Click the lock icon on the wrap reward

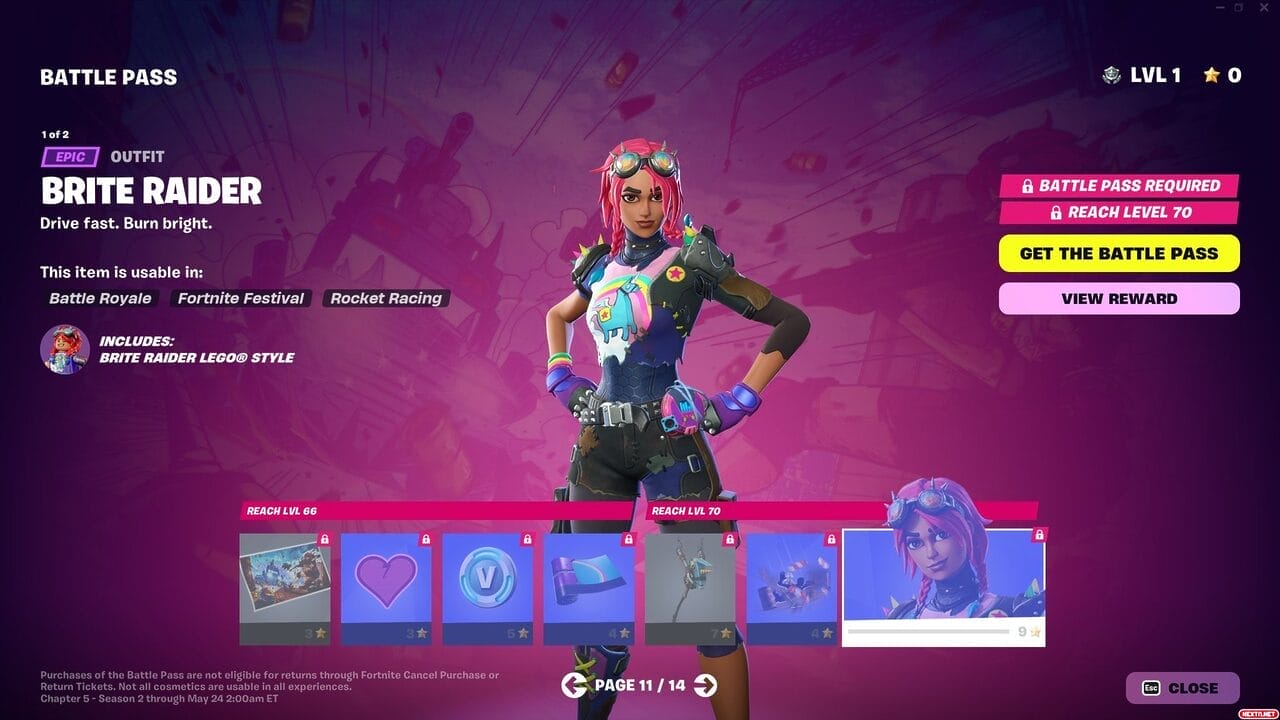point(629,538)
